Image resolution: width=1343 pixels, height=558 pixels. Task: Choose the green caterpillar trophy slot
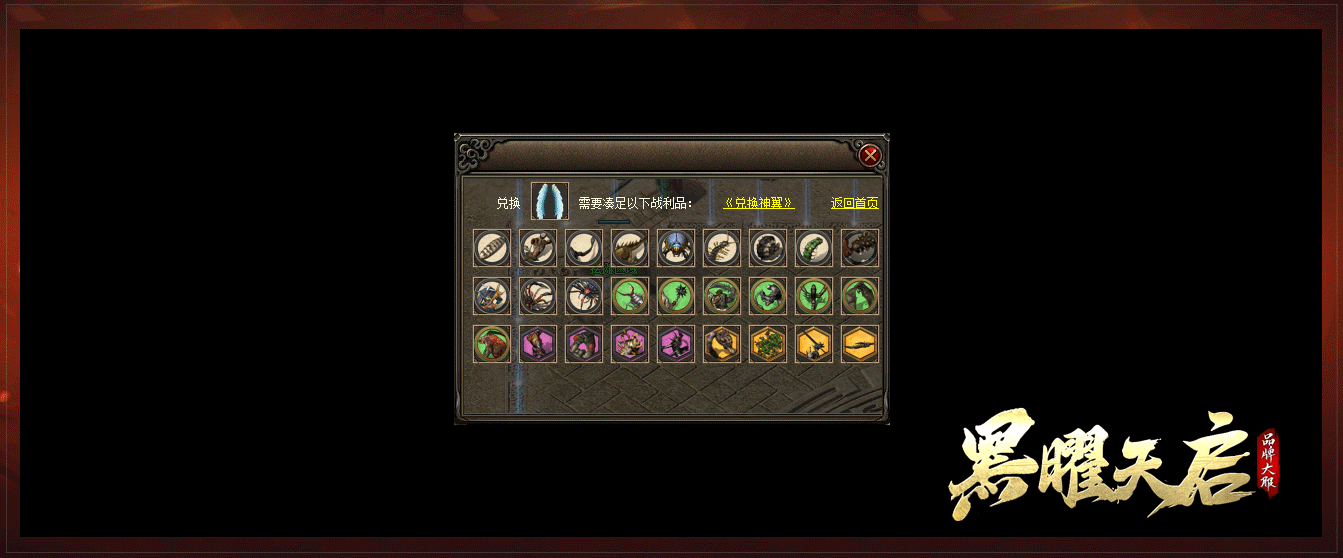pos(814,248)
